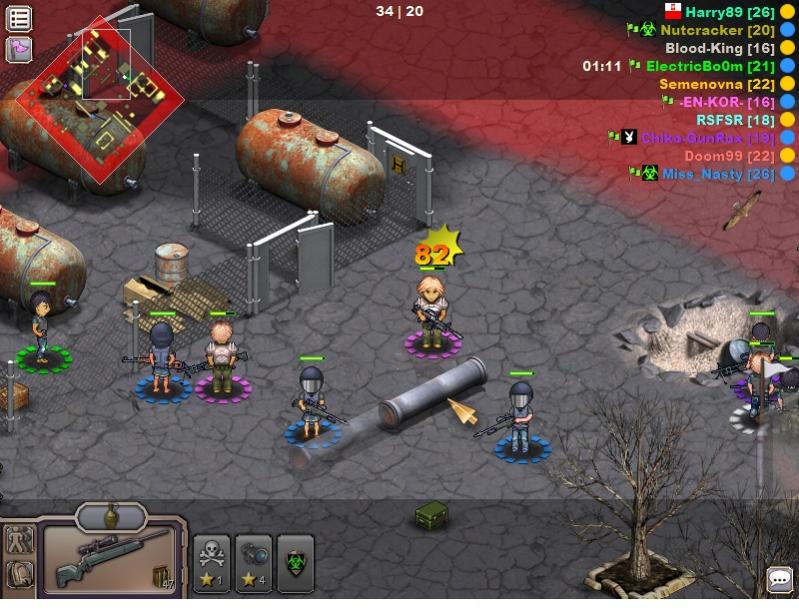Choose Blood-King from the turn order
This screenshot has width=799, height=613.
720,48
